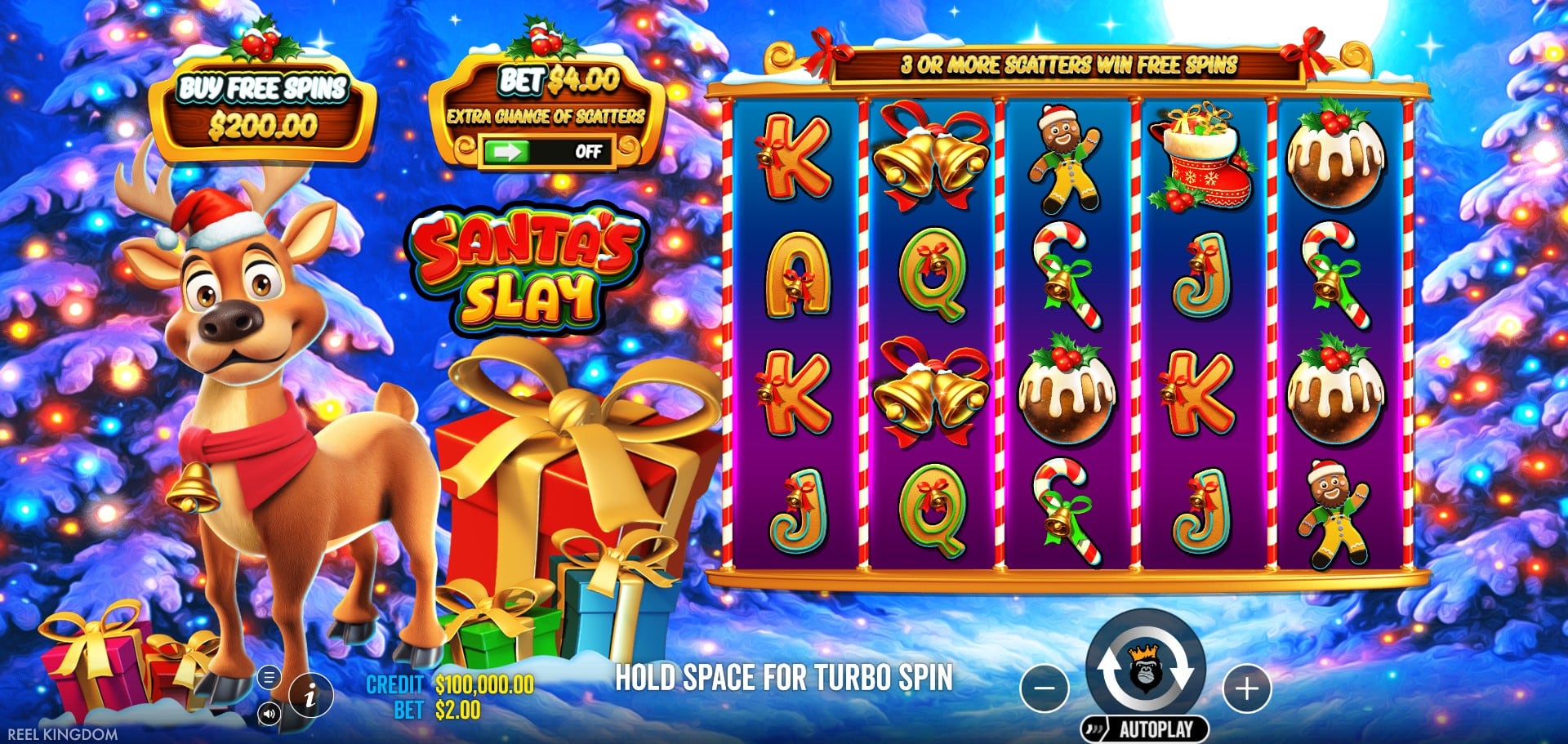This screenshot has height=744, width=1568.
Task: Increase the bet with the plus button
Action: (1246, 688)
